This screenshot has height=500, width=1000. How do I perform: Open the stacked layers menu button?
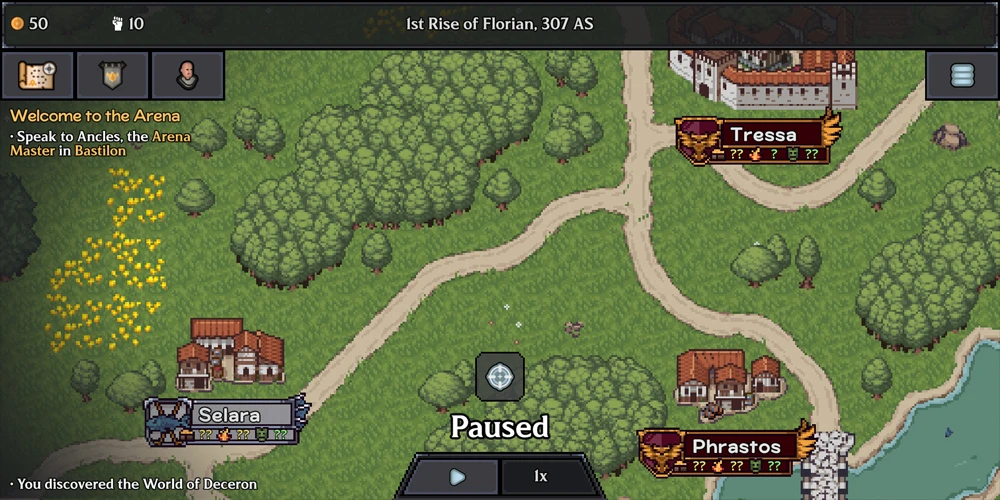(961, 75)
